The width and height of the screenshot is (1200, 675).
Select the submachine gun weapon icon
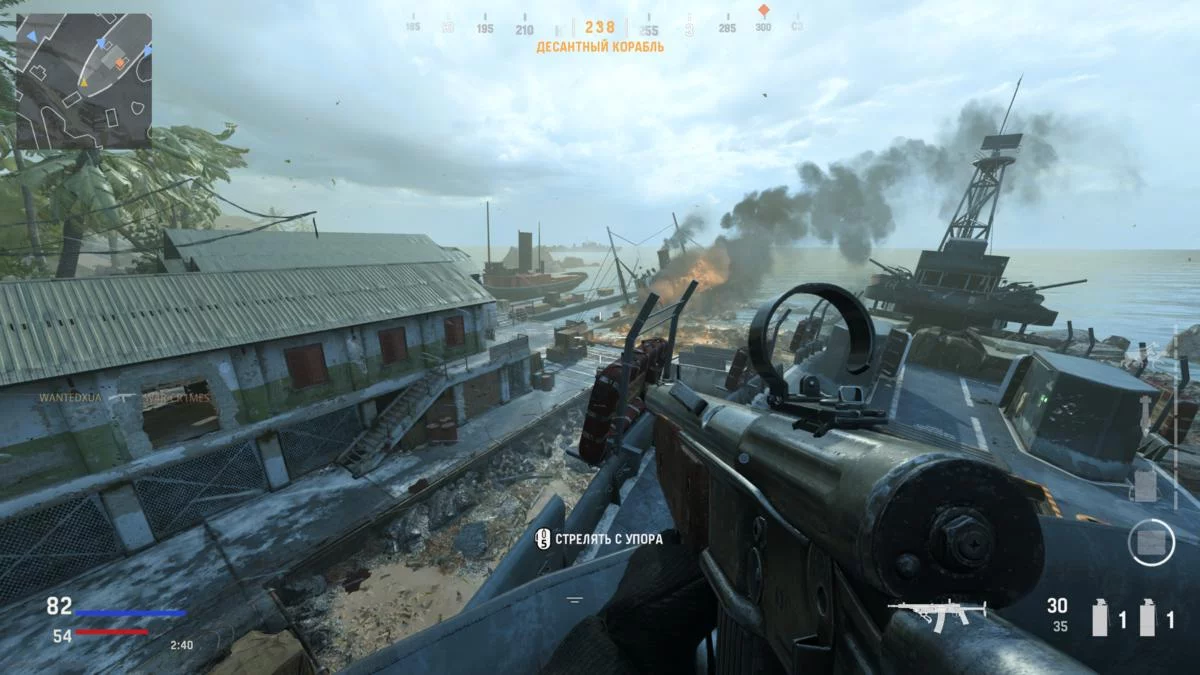(936, 610)
